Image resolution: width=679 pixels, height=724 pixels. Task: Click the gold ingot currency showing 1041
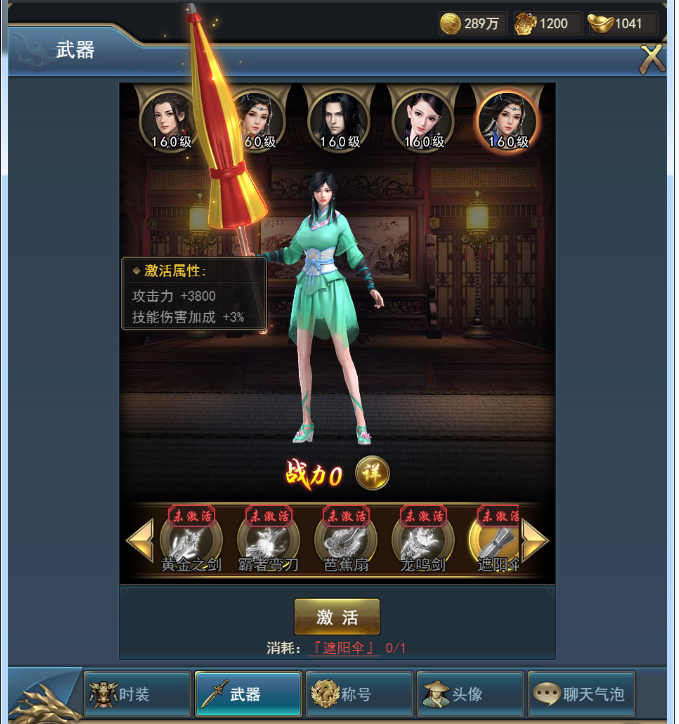(x=618, y=24)
